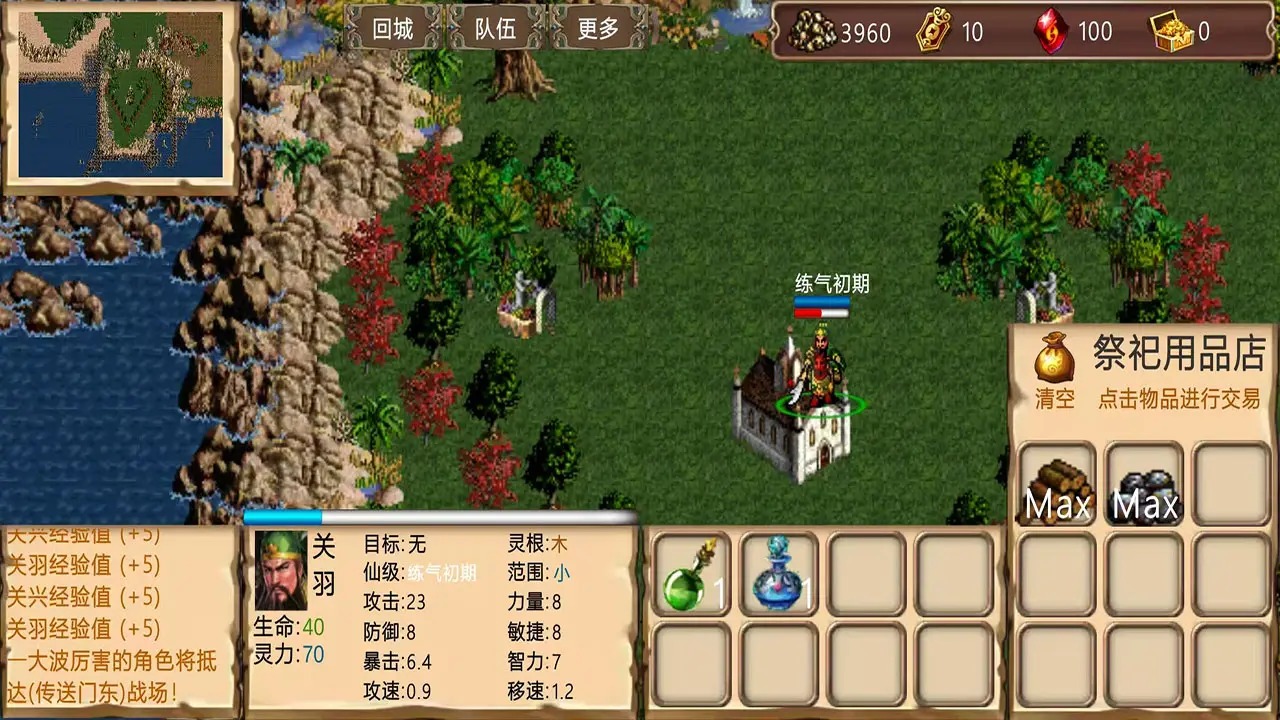Viewport: 1280px width, 720px height.
Task: Use the blue potion bottle slot
Action: pos(779,573)
